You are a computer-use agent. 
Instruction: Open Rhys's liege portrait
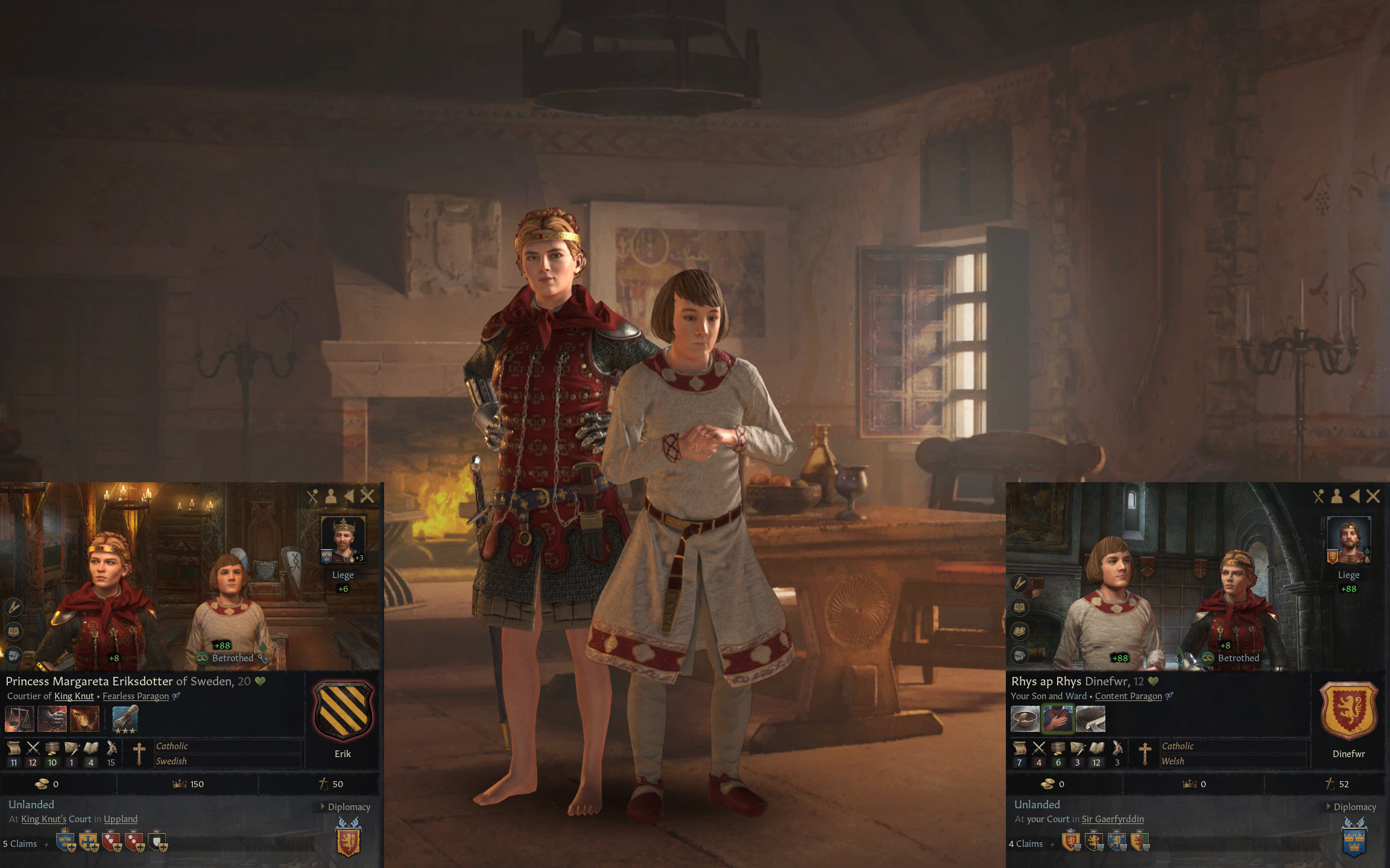[x=1348, y=539]
